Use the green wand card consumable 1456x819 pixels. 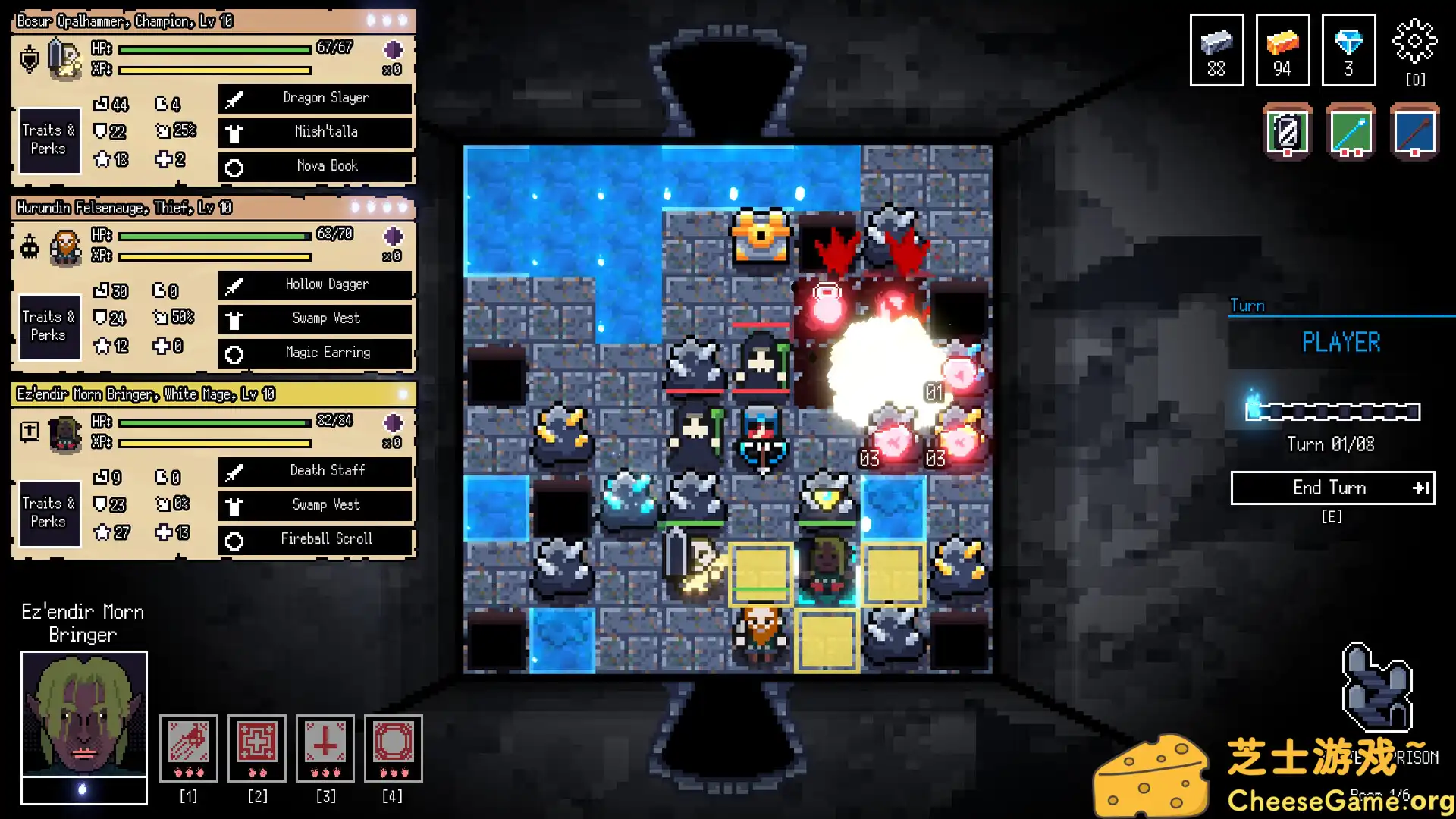coord(1351,132)
